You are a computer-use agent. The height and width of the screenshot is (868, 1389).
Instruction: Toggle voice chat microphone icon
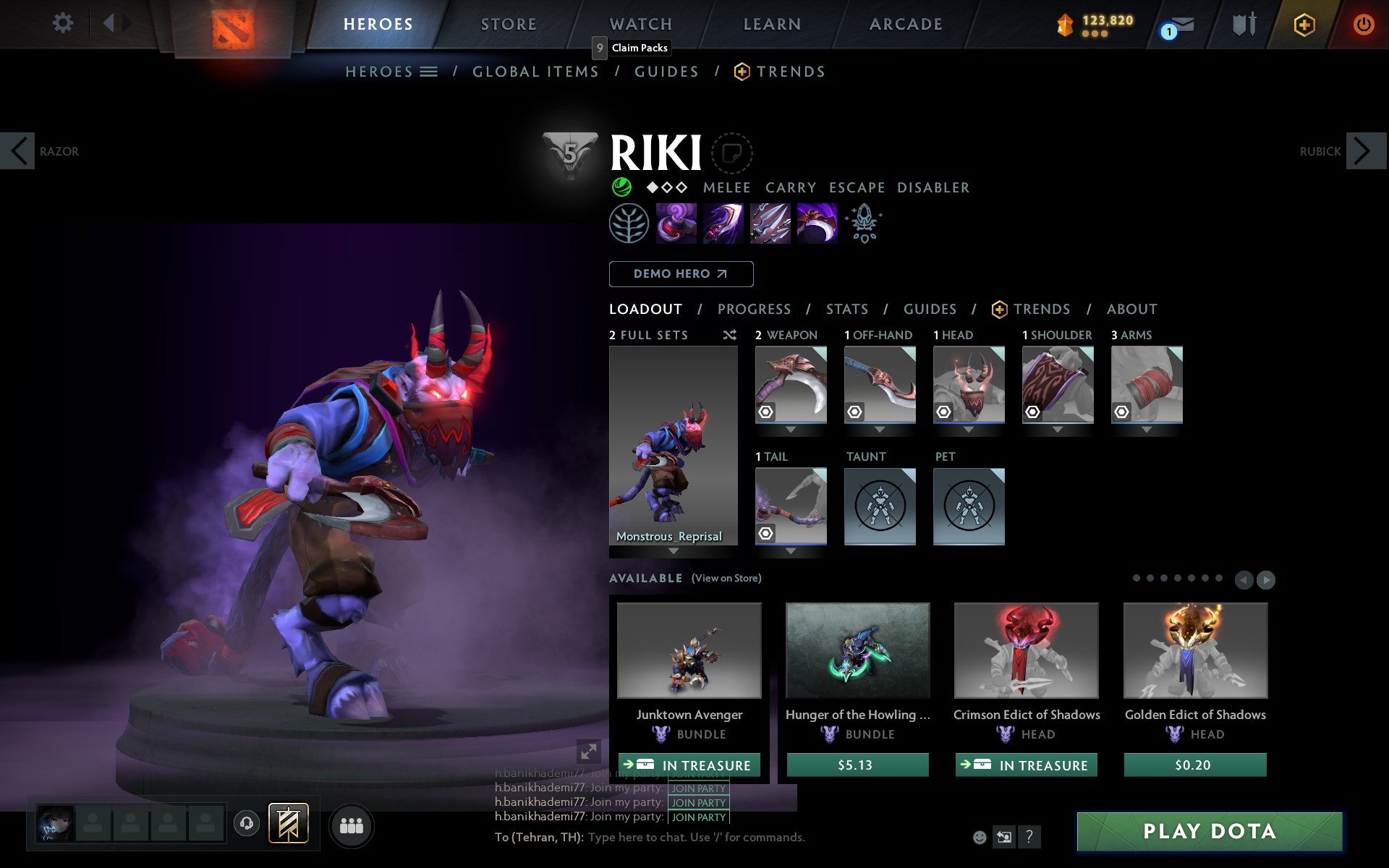(246, 823)
